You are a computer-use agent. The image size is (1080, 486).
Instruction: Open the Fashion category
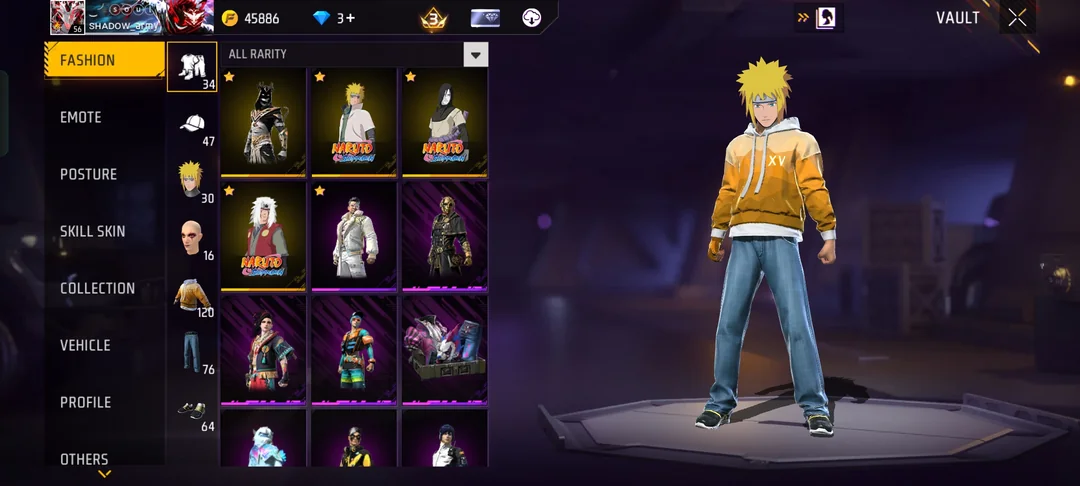point(104,60)
